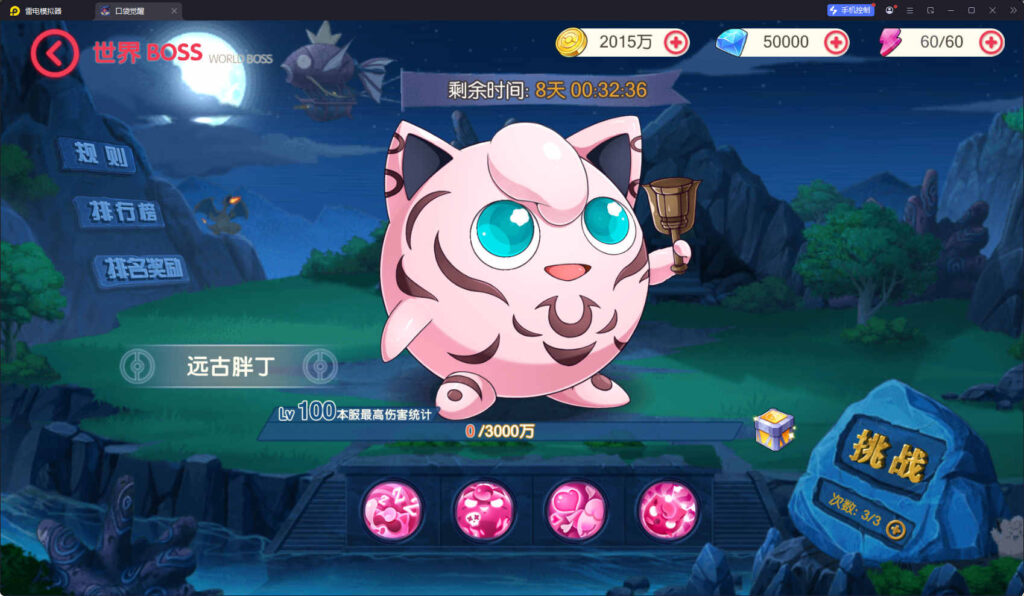
Task: Inspect the skull skill orb
Action: tap(484, 509)
